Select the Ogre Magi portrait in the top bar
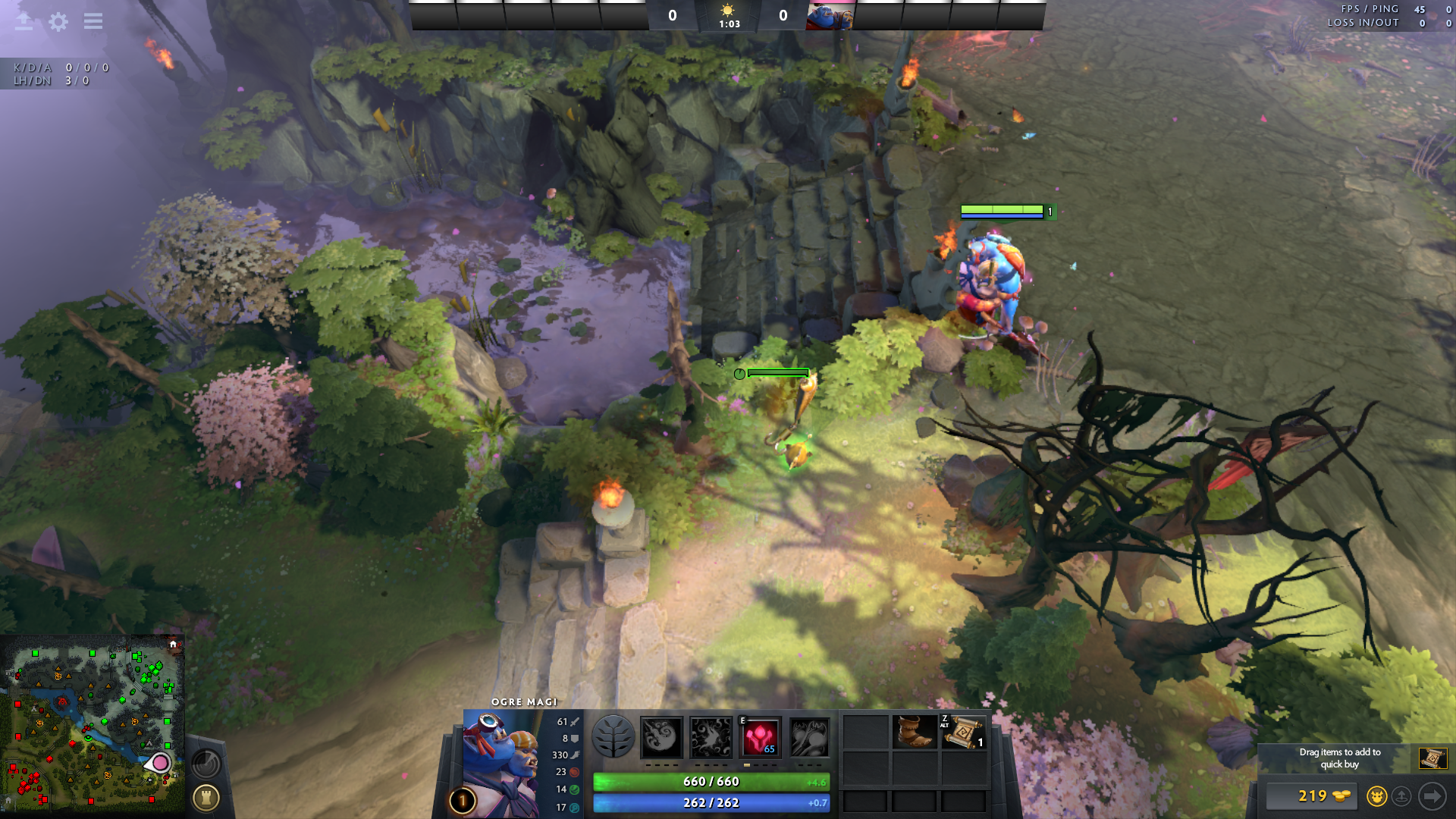Screen dimensions: 1456x819 (830, 16)
